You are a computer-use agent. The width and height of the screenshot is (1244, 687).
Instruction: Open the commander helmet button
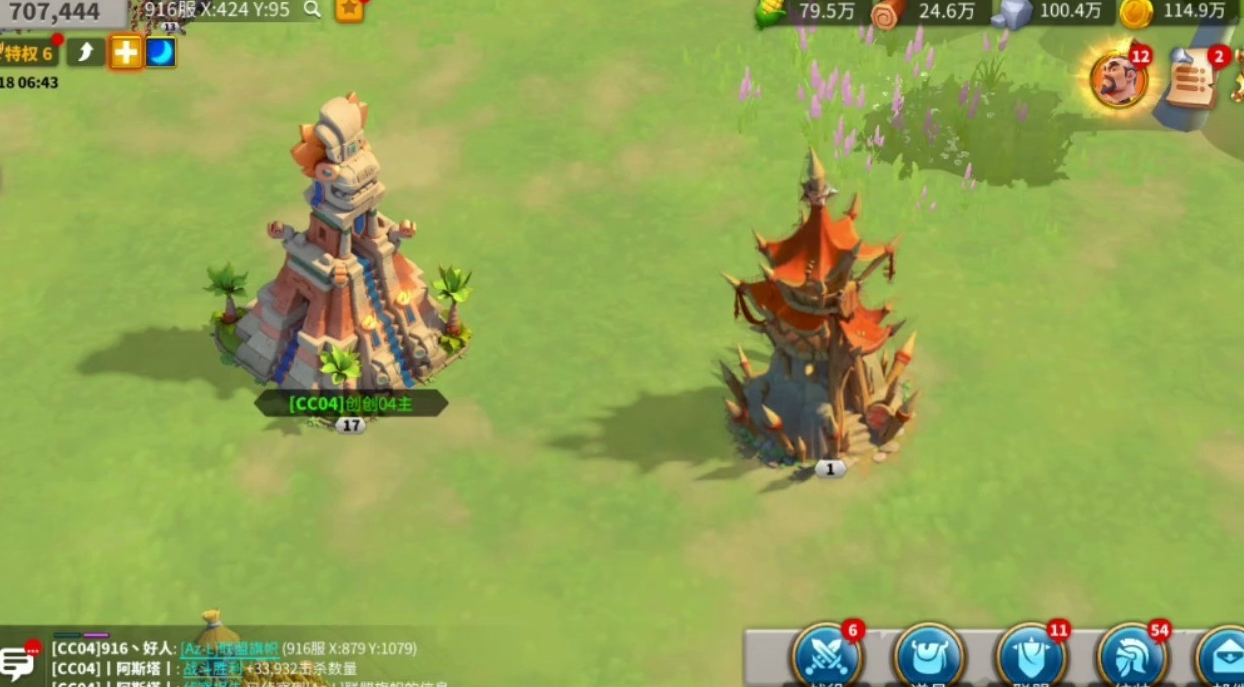coord(1133,657)
